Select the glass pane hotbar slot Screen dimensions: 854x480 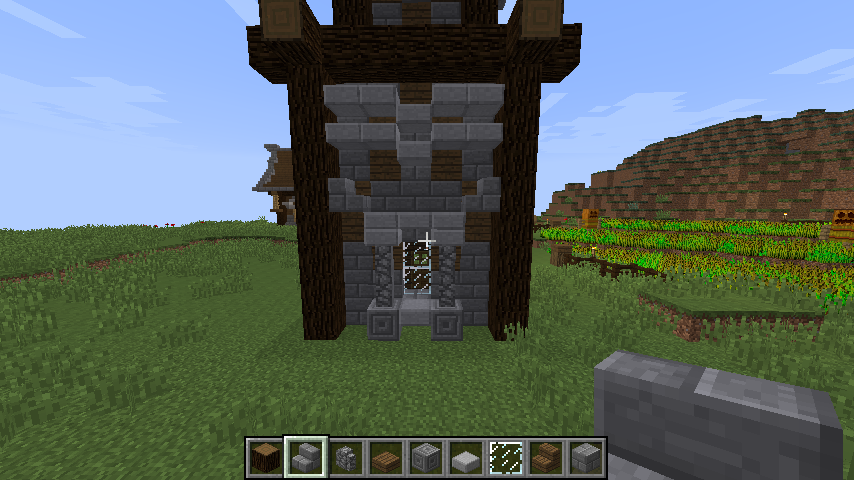(x=506, y=458)
